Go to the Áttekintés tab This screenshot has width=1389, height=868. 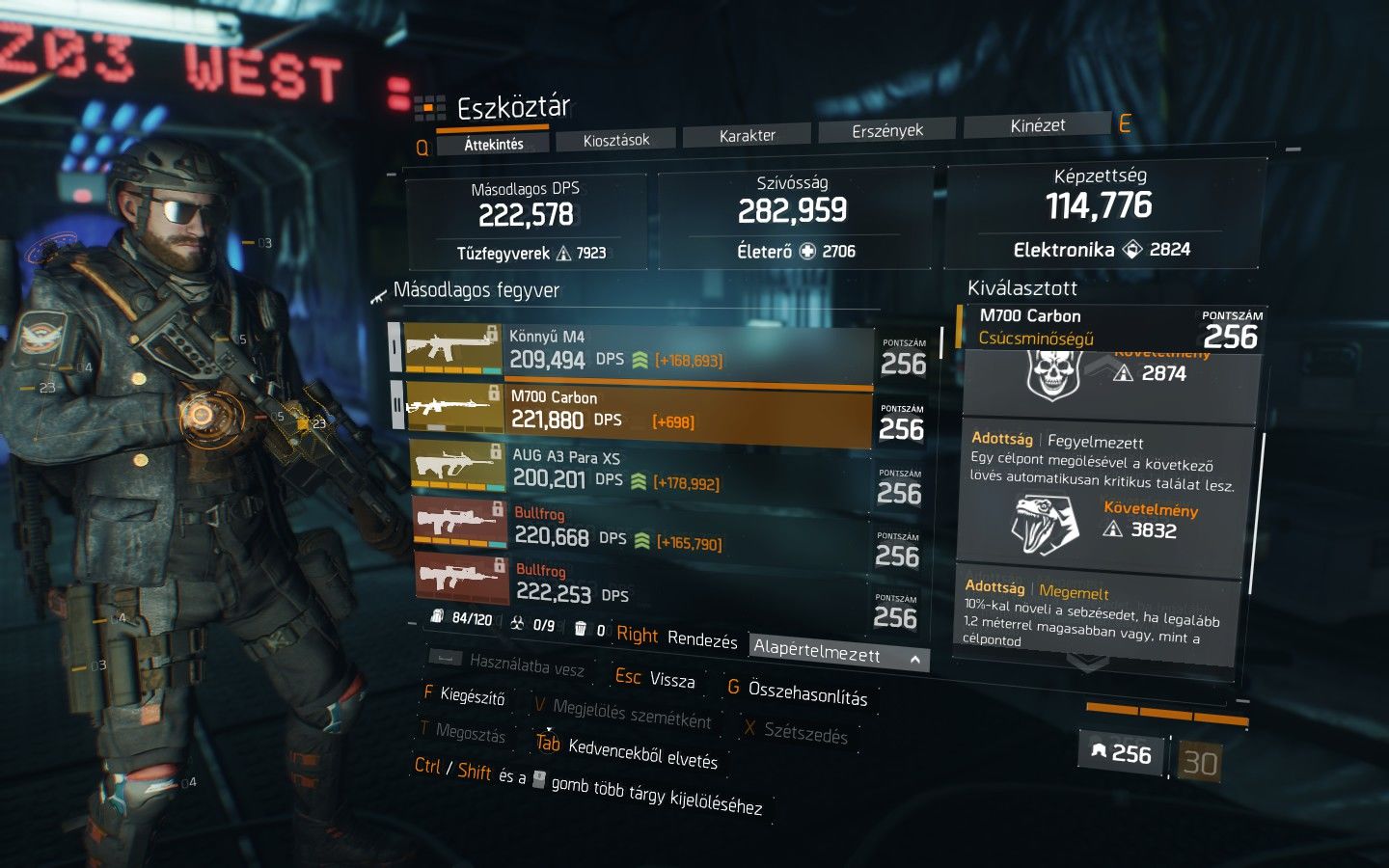[494, 145]
